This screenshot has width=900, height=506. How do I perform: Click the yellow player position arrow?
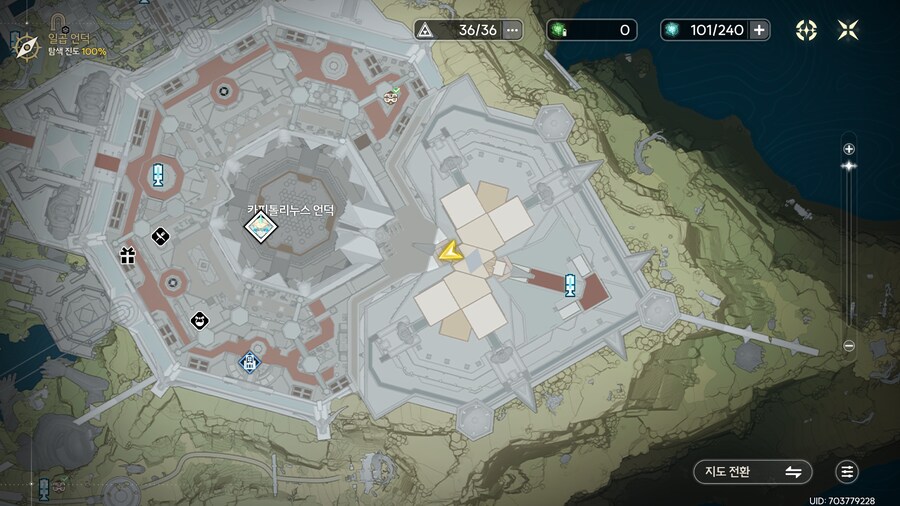click(450, 252)
